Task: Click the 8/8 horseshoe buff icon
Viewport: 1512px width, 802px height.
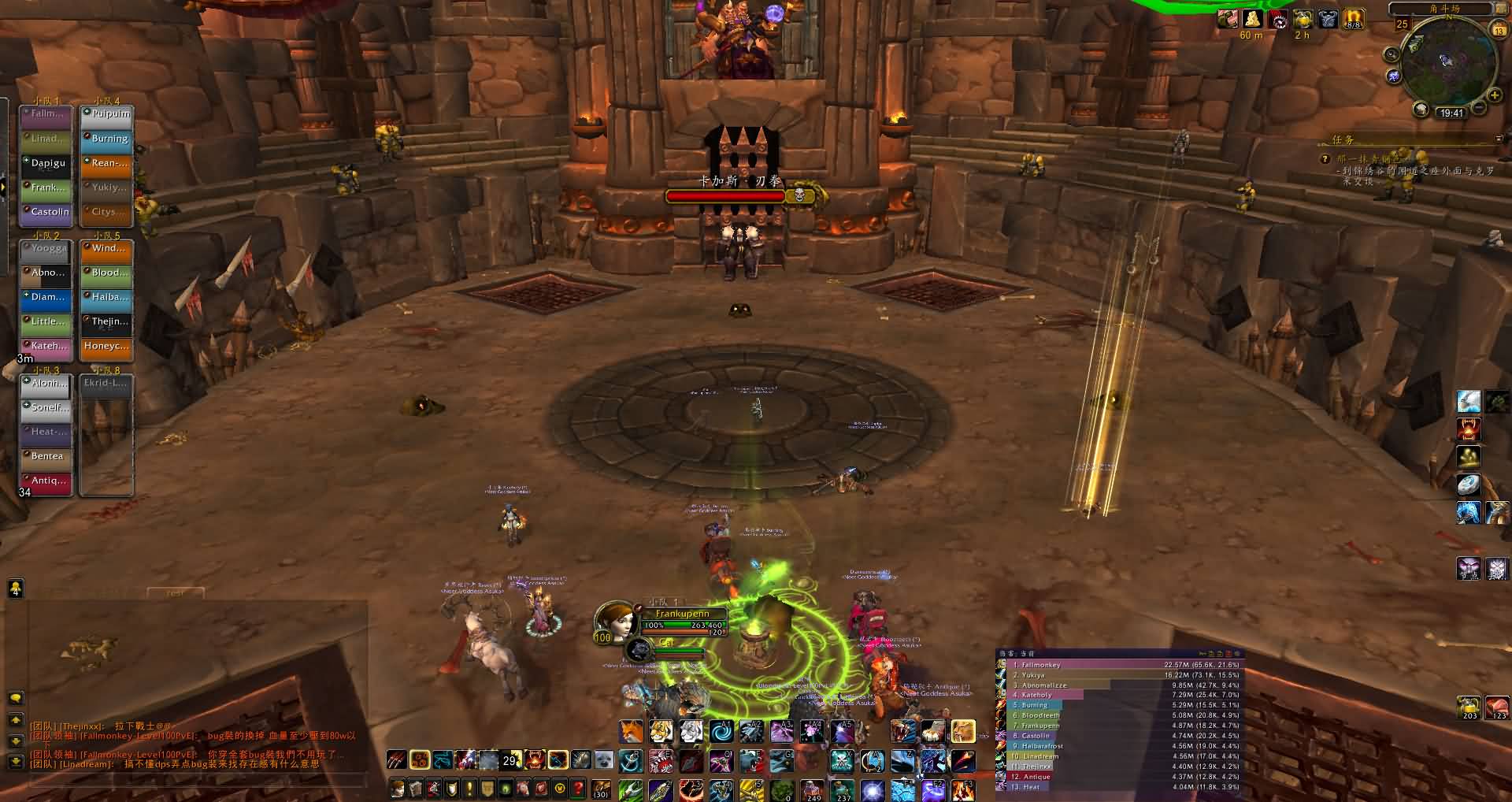Action: 1353,19
